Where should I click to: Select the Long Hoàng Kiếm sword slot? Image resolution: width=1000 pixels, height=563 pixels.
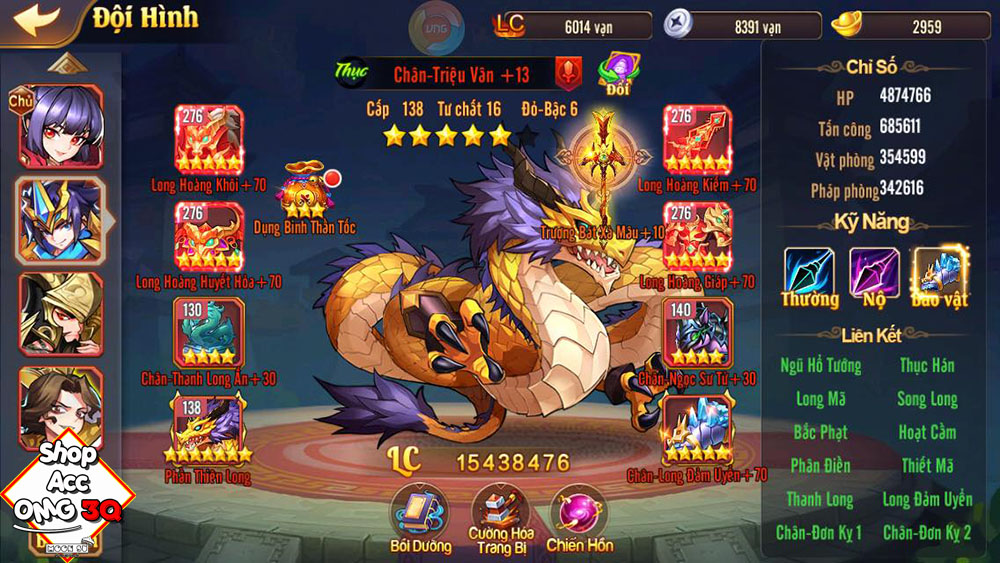pyautogui.click(x=696, y=139)
